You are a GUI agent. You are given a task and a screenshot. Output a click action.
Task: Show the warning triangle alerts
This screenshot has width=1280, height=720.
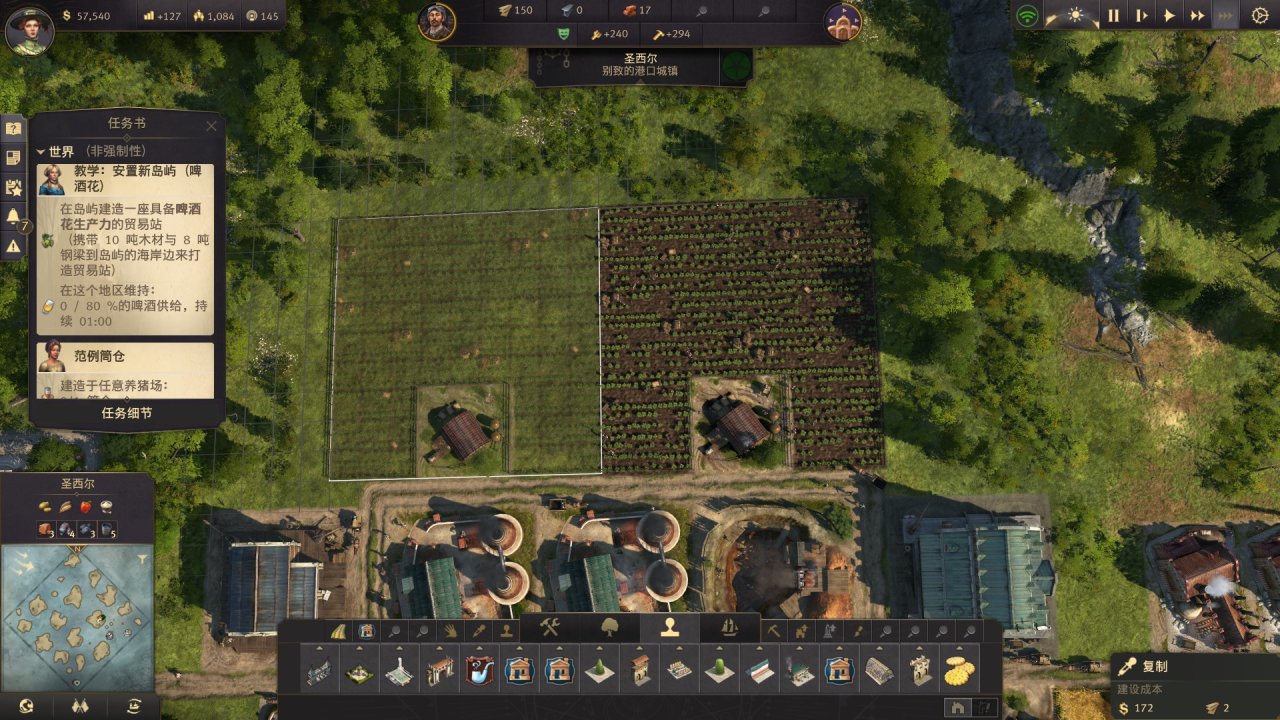[13, 245]
